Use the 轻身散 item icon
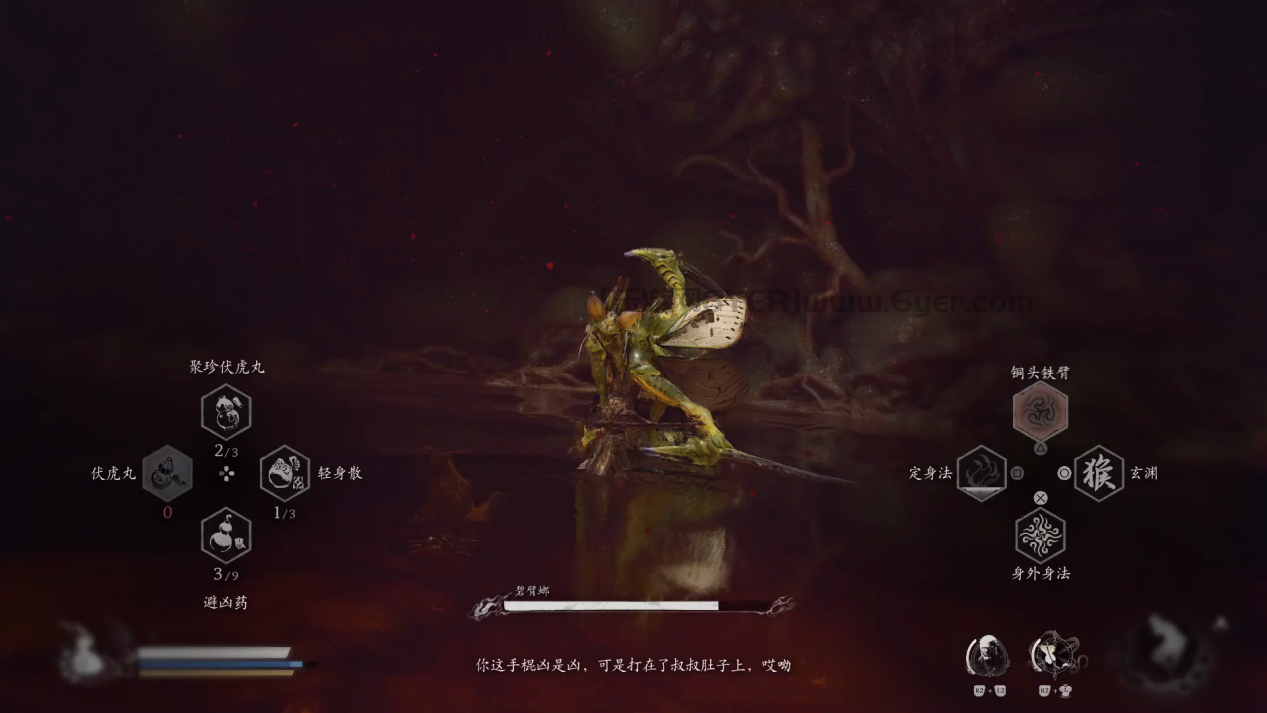The height and width of the screenshot is (713, 1267). [x=285, y=473]
